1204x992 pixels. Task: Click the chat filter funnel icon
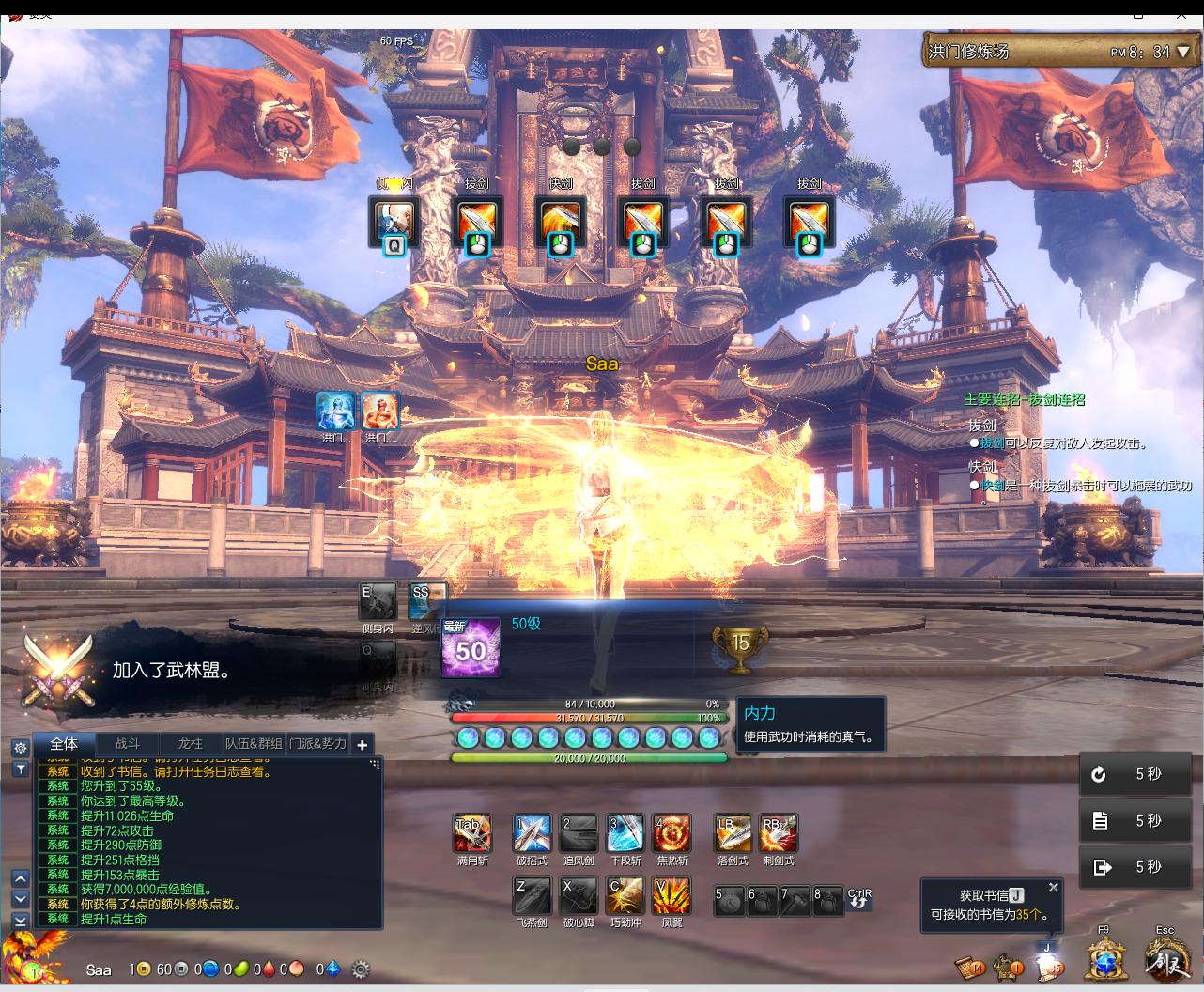click(x=20, y=768)
